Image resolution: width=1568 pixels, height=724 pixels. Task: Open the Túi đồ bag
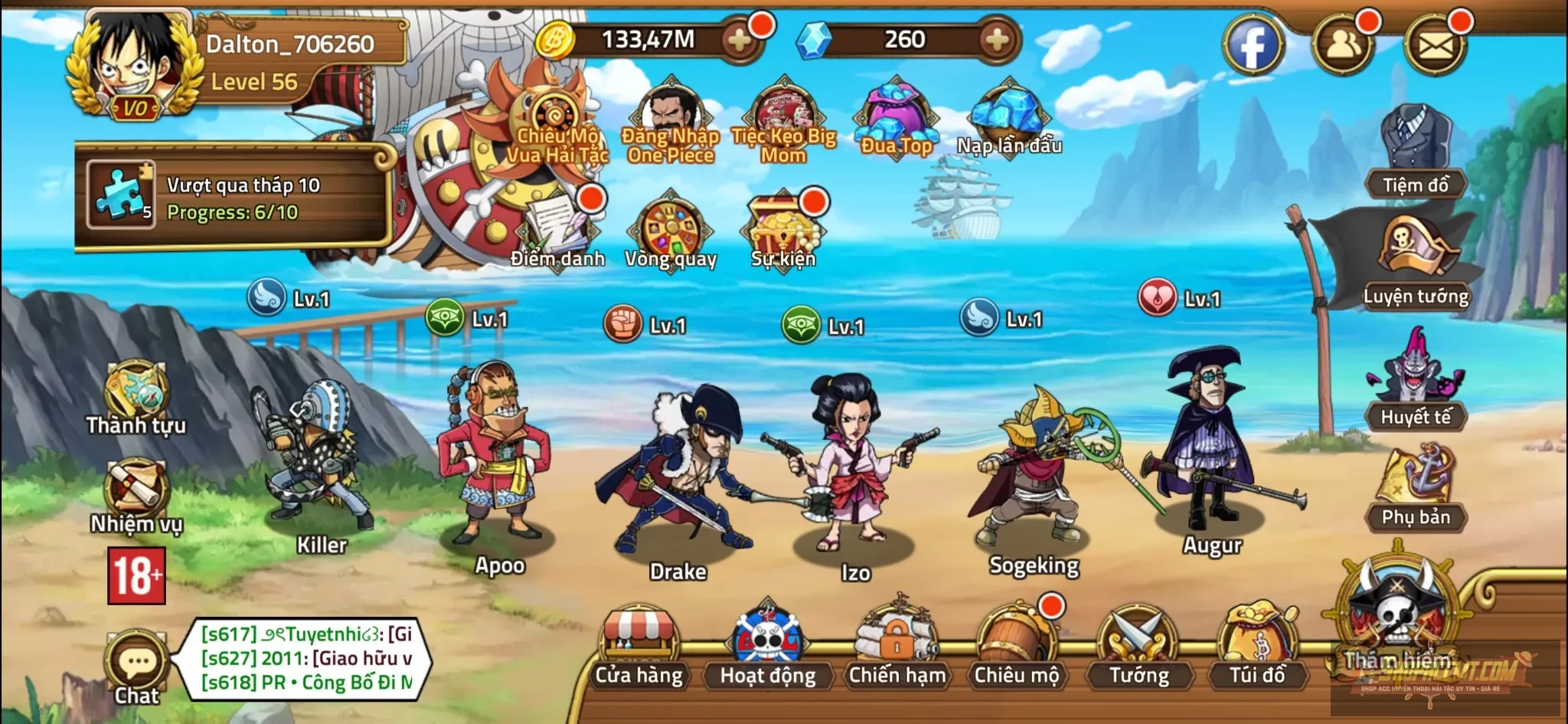pyautogui.click(x=1257, y=646)
